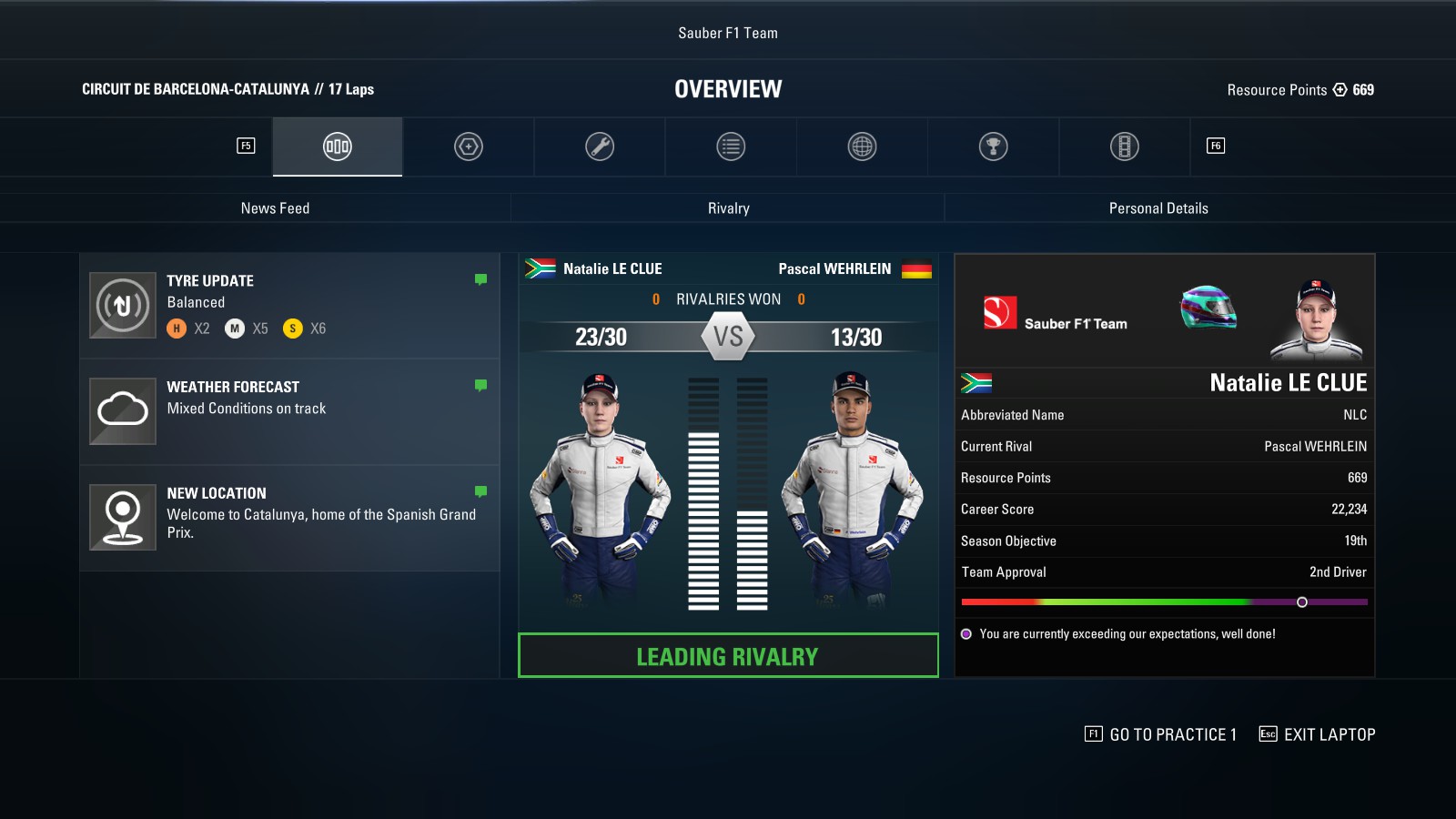Viewport: 1456px width, 819px height.
Task: Select the Weather Forecast news entry
Action: pos(289,411)
